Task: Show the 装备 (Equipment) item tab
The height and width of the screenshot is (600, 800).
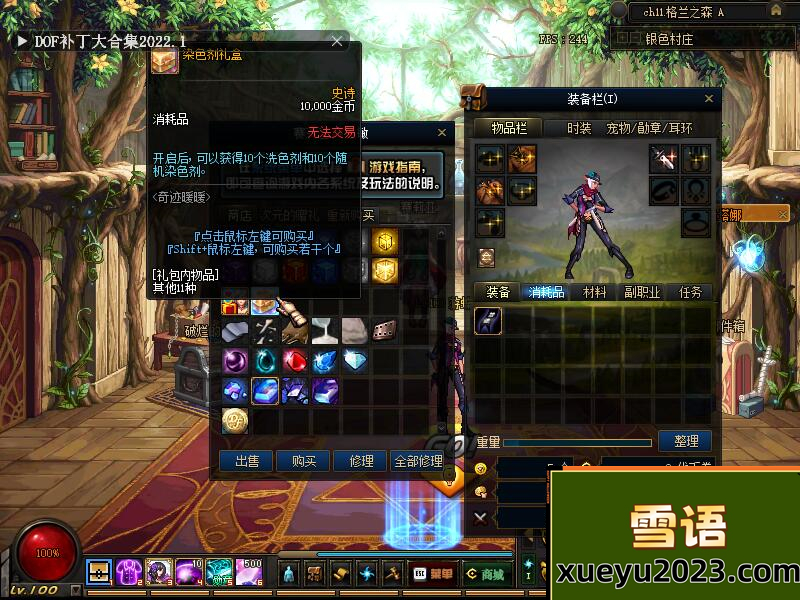Action: pos(498,292)
